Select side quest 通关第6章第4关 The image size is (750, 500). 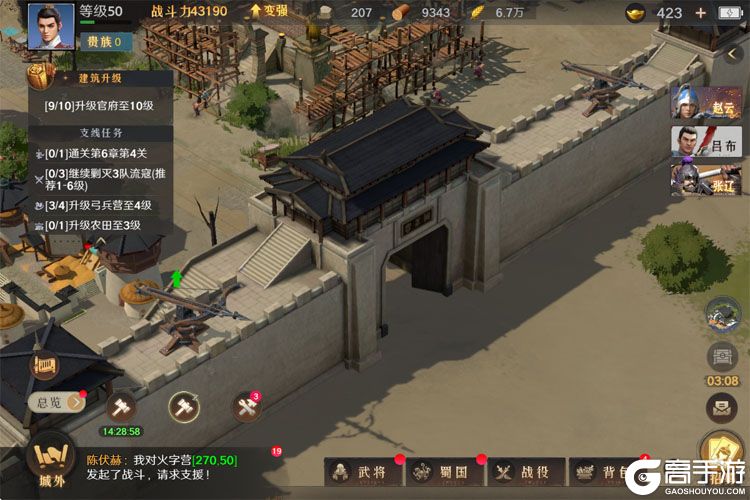tap(95, 151)
